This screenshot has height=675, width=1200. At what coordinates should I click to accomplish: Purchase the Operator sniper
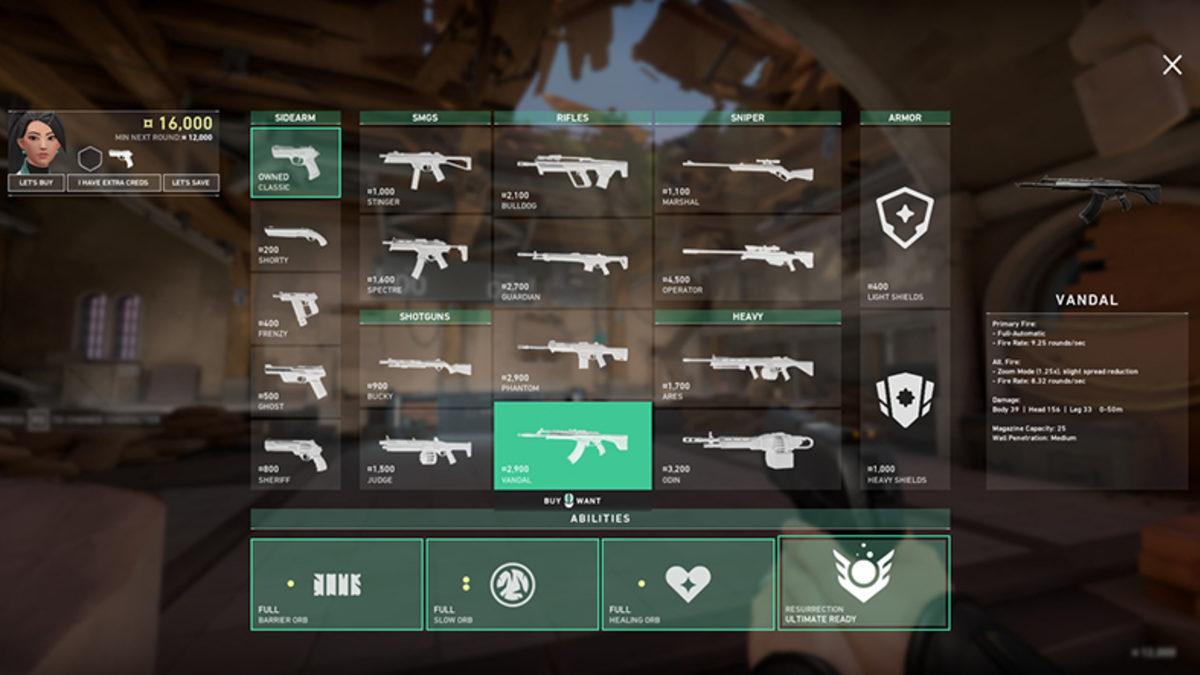747,257
